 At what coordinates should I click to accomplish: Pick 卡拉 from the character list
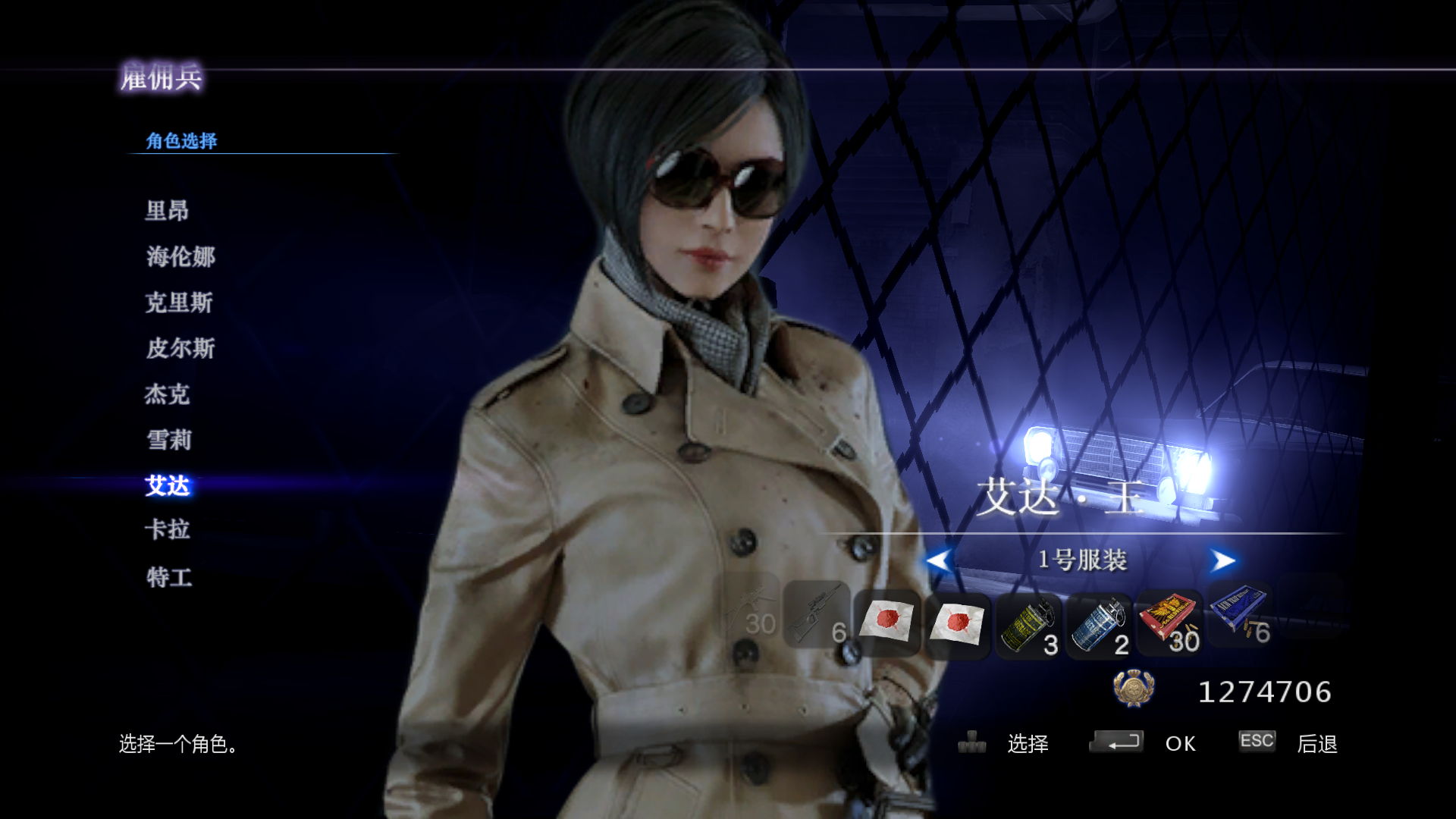tap(167, 529)
